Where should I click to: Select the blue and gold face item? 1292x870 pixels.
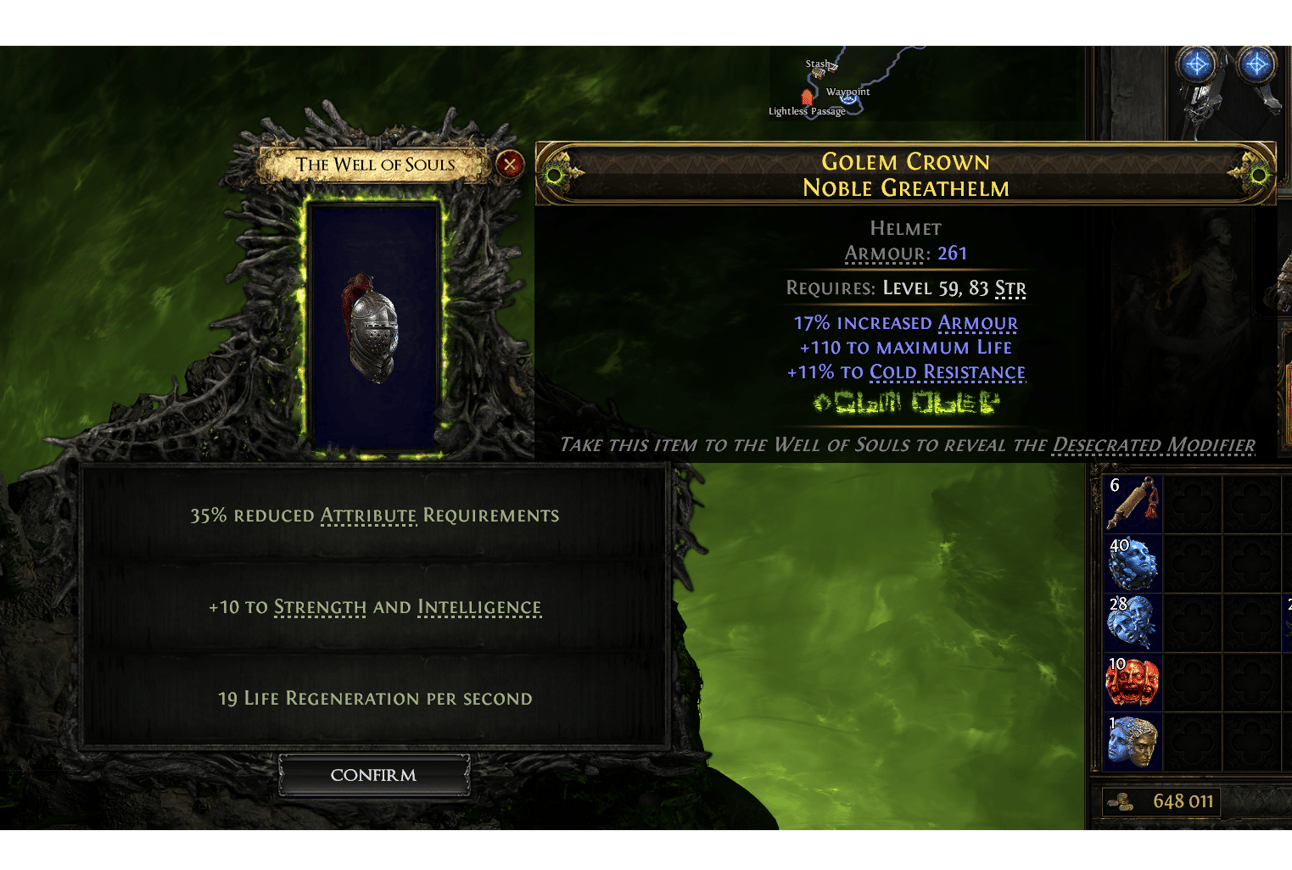[x=1133, y=741]
